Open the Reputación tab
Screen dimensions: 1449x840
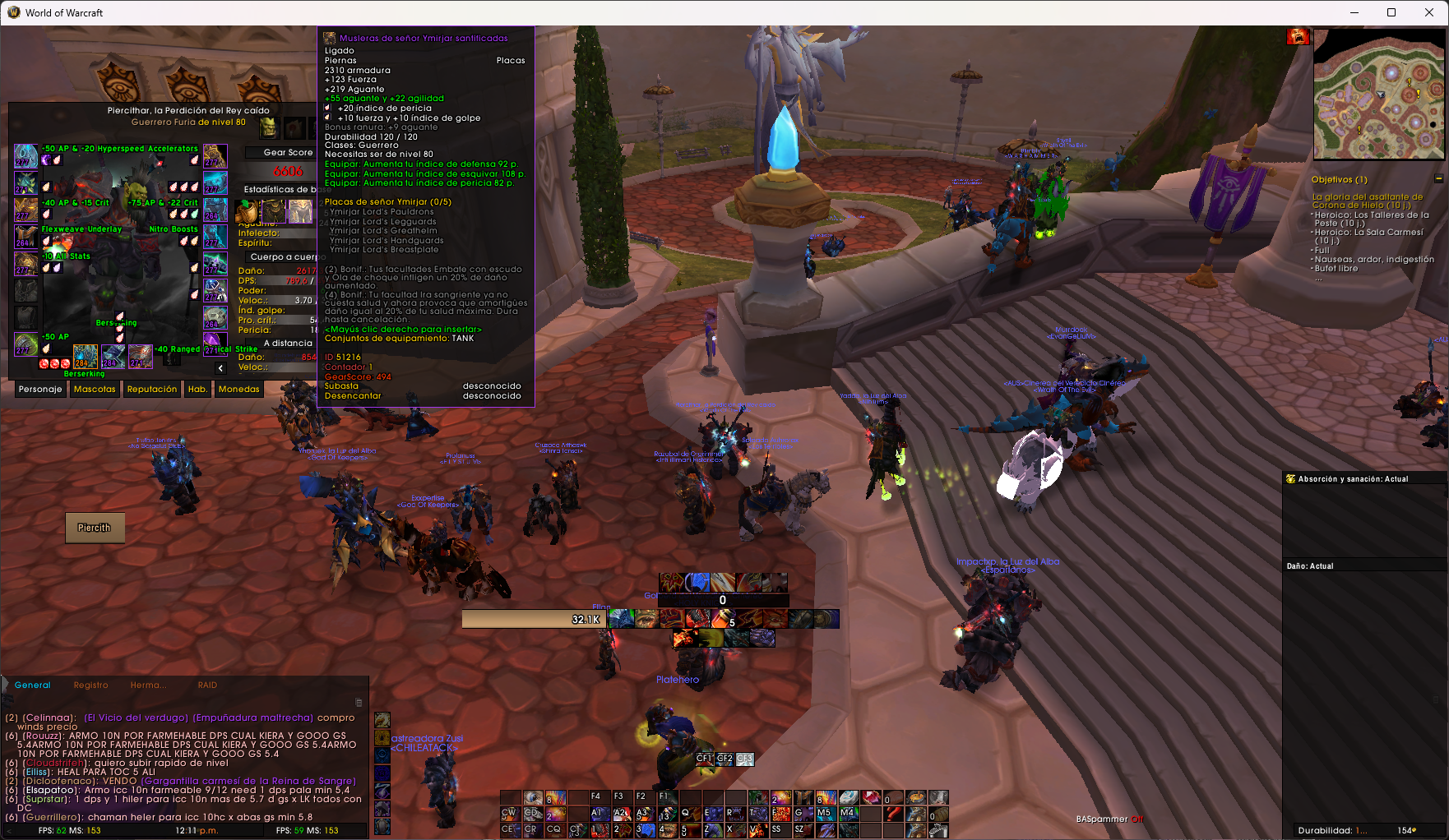pos(152,390)
